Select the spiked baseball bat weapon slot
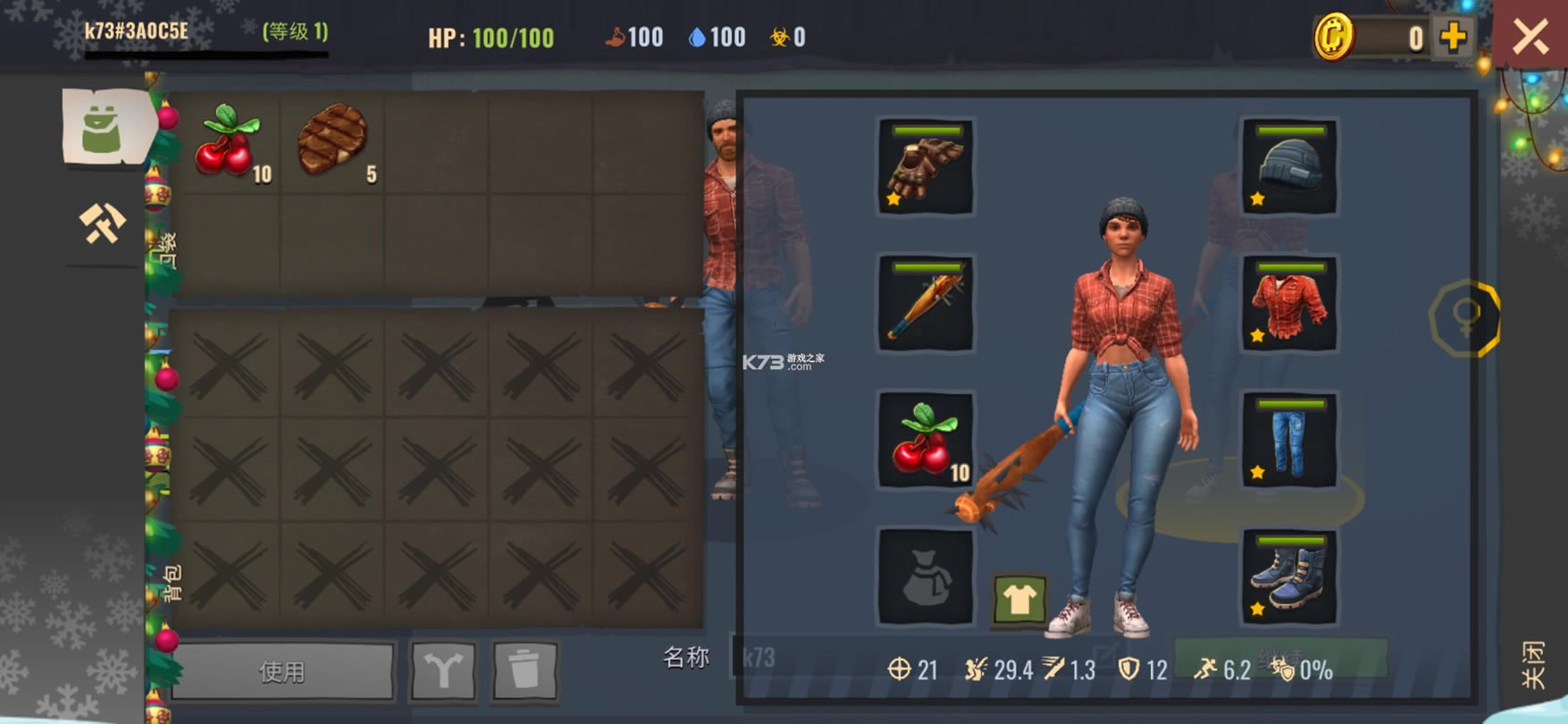Image resolution: width=1568 pixels, height=724 pixels. [926, 304]
